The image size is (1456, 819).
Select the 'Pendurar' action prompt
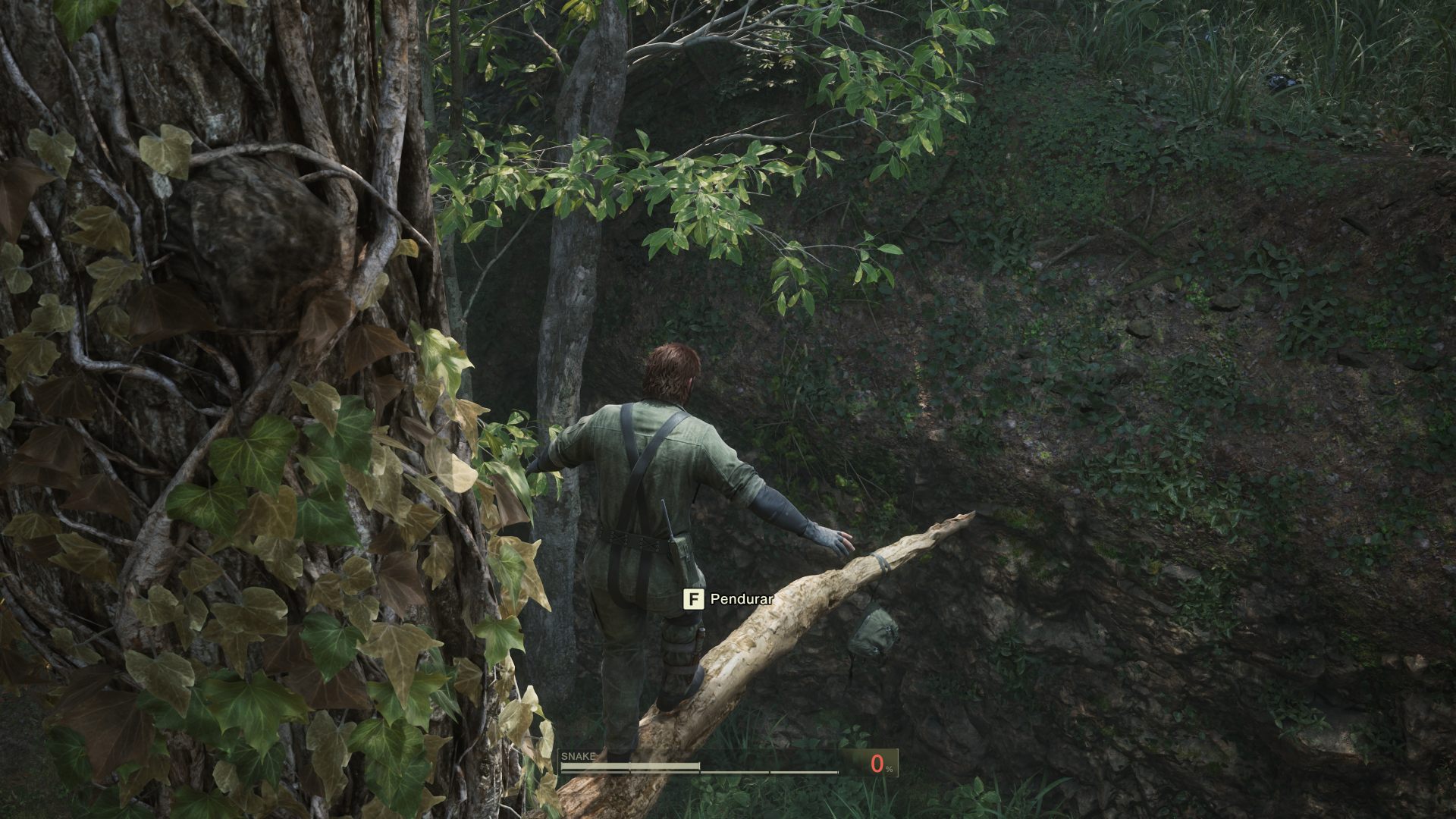739,598
